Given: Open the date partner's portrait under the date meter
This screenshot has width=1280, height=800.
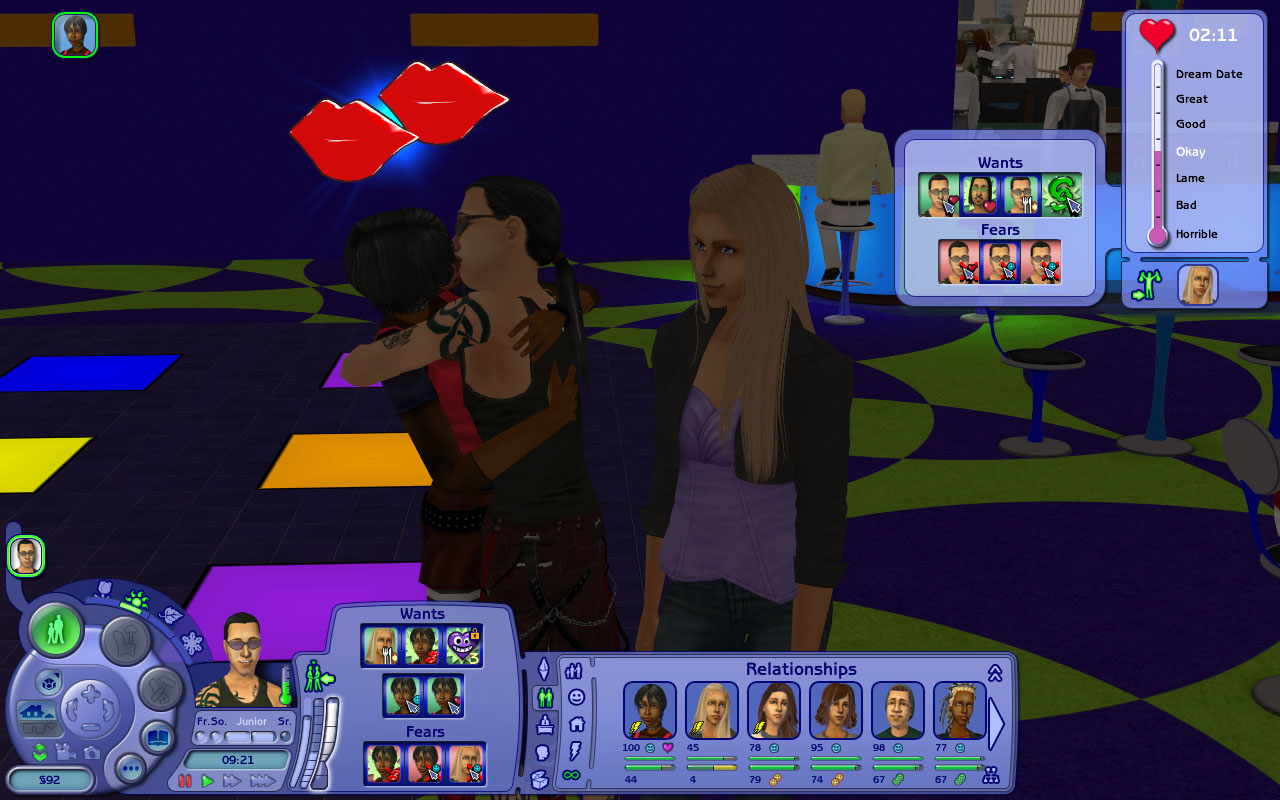Looking at the screenshot, I should [1197, 285].
